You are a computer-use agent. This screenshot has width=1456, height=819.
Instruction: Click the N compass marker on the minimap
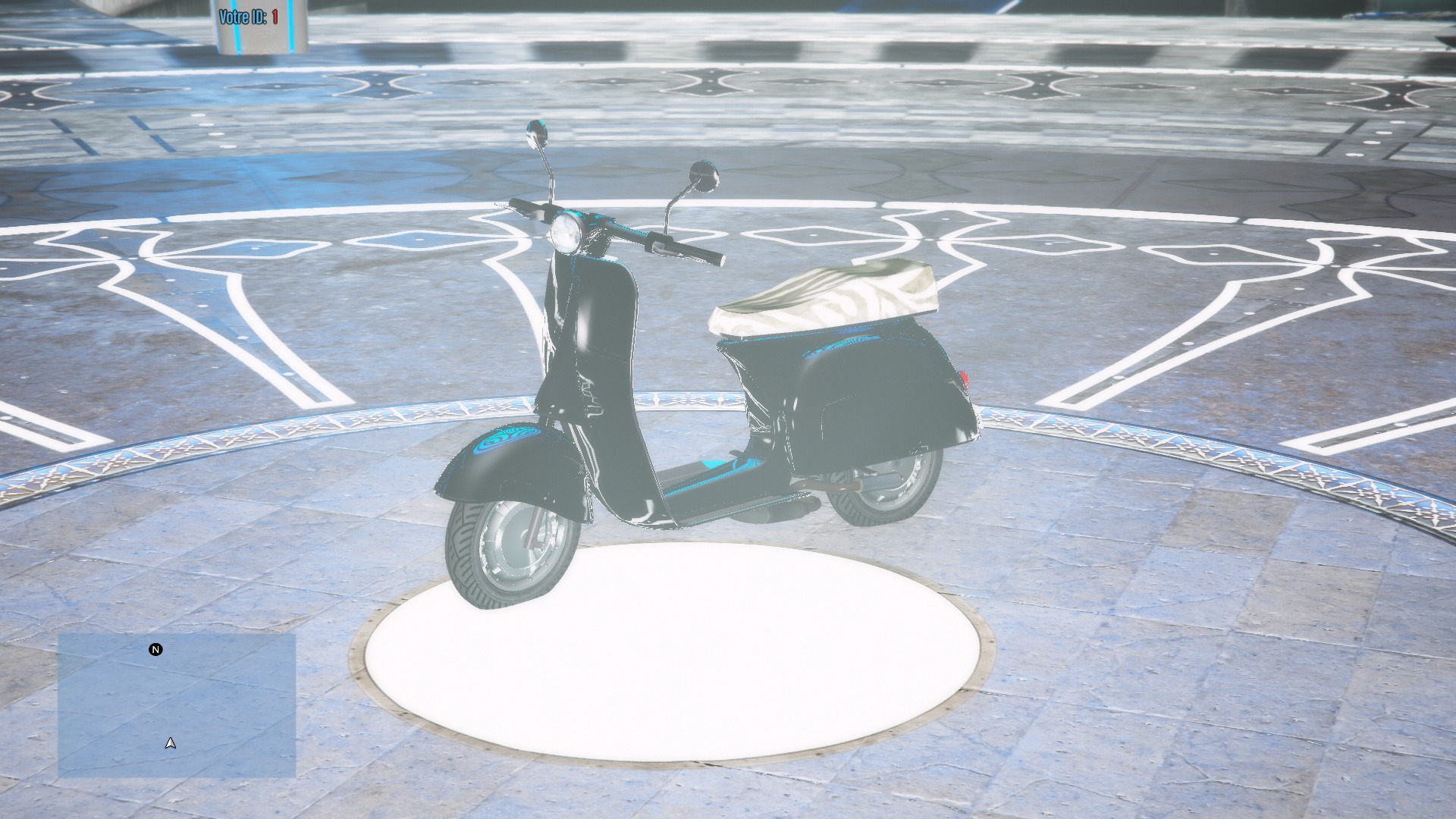(x=155, y=649)
